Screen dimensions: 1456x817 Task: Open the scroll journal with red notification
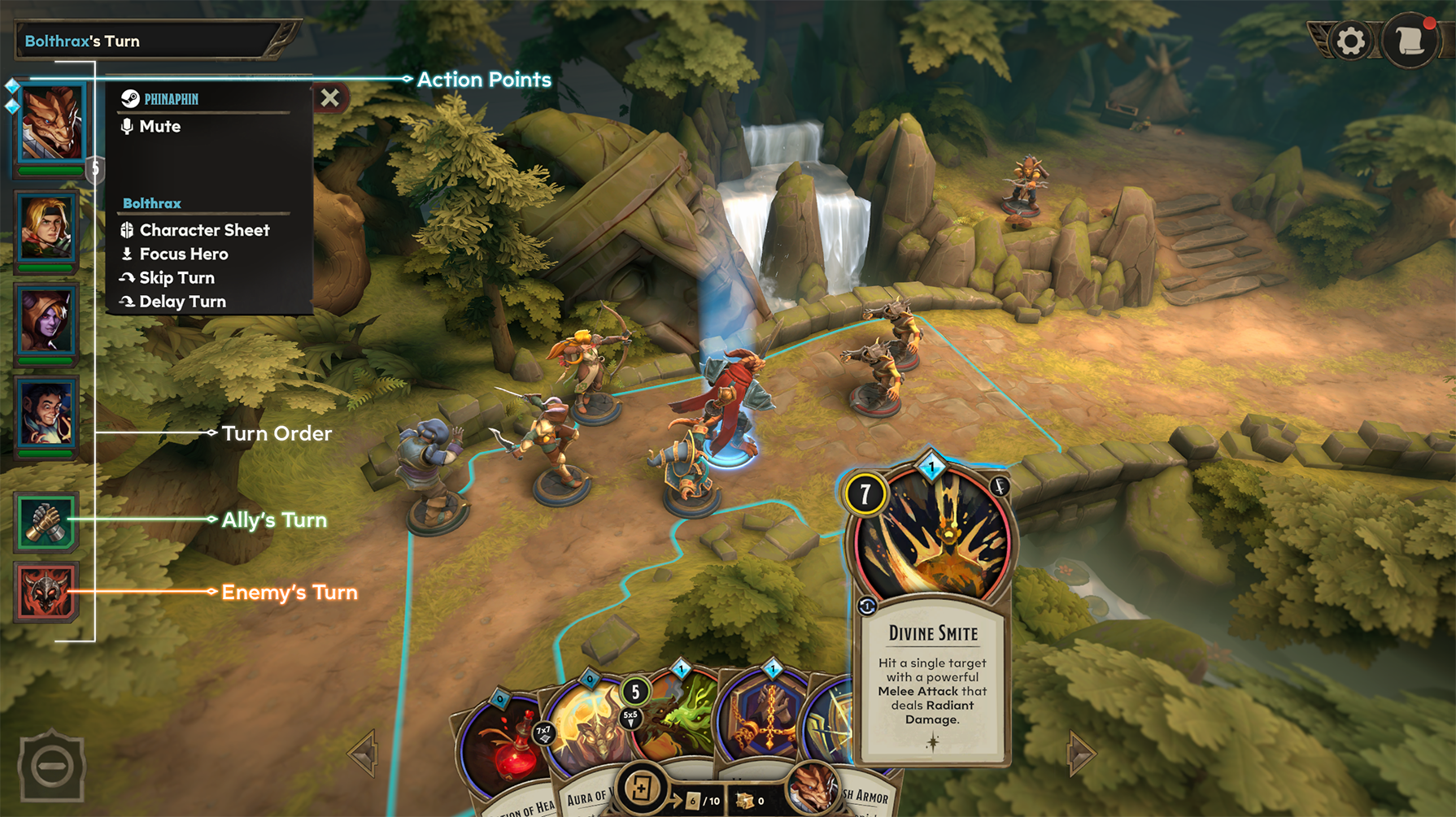[x=1410, y=41]
